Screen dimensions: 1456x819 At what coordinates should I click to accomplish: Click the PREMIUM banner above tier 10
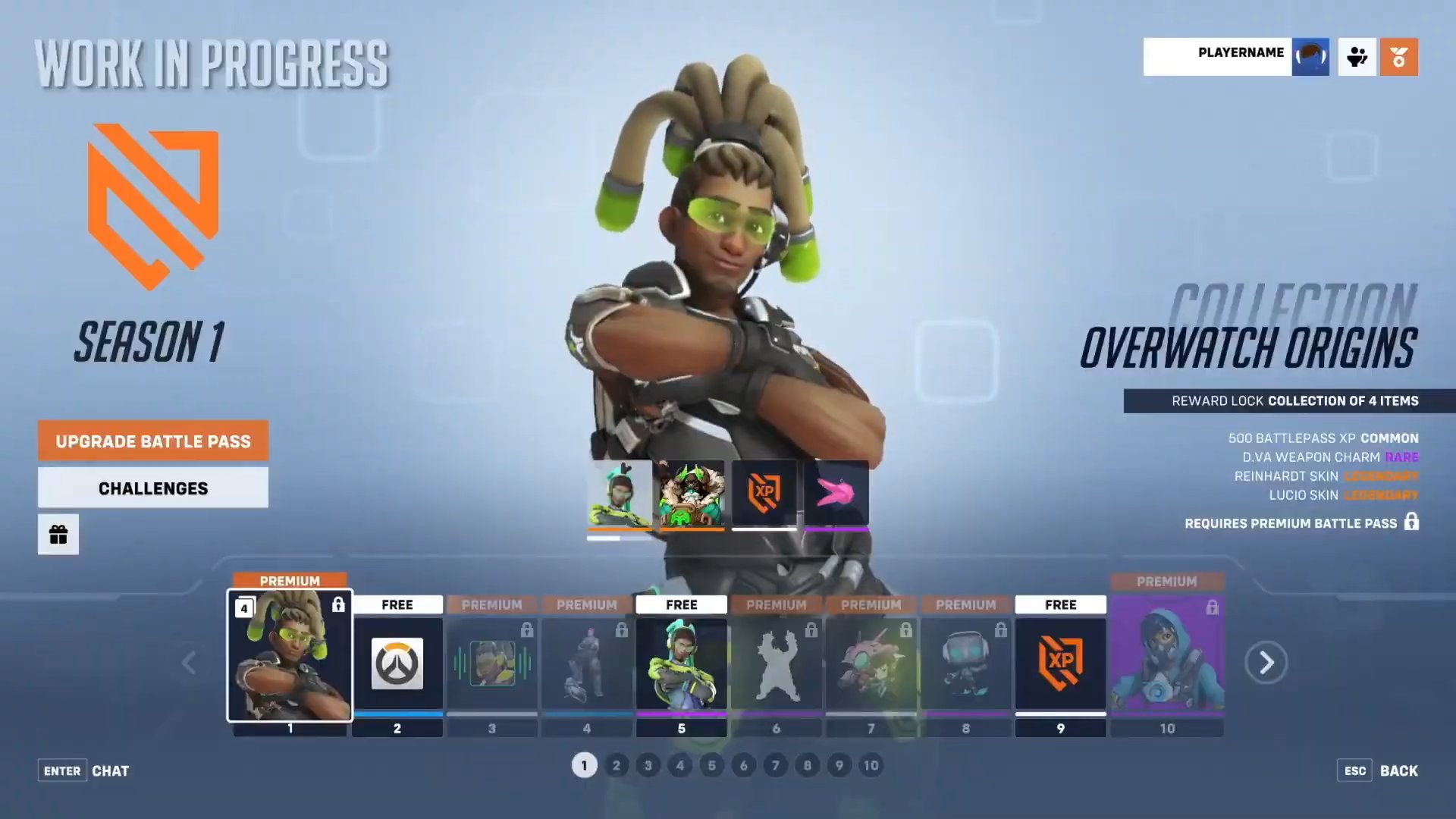coord(1167,581)
